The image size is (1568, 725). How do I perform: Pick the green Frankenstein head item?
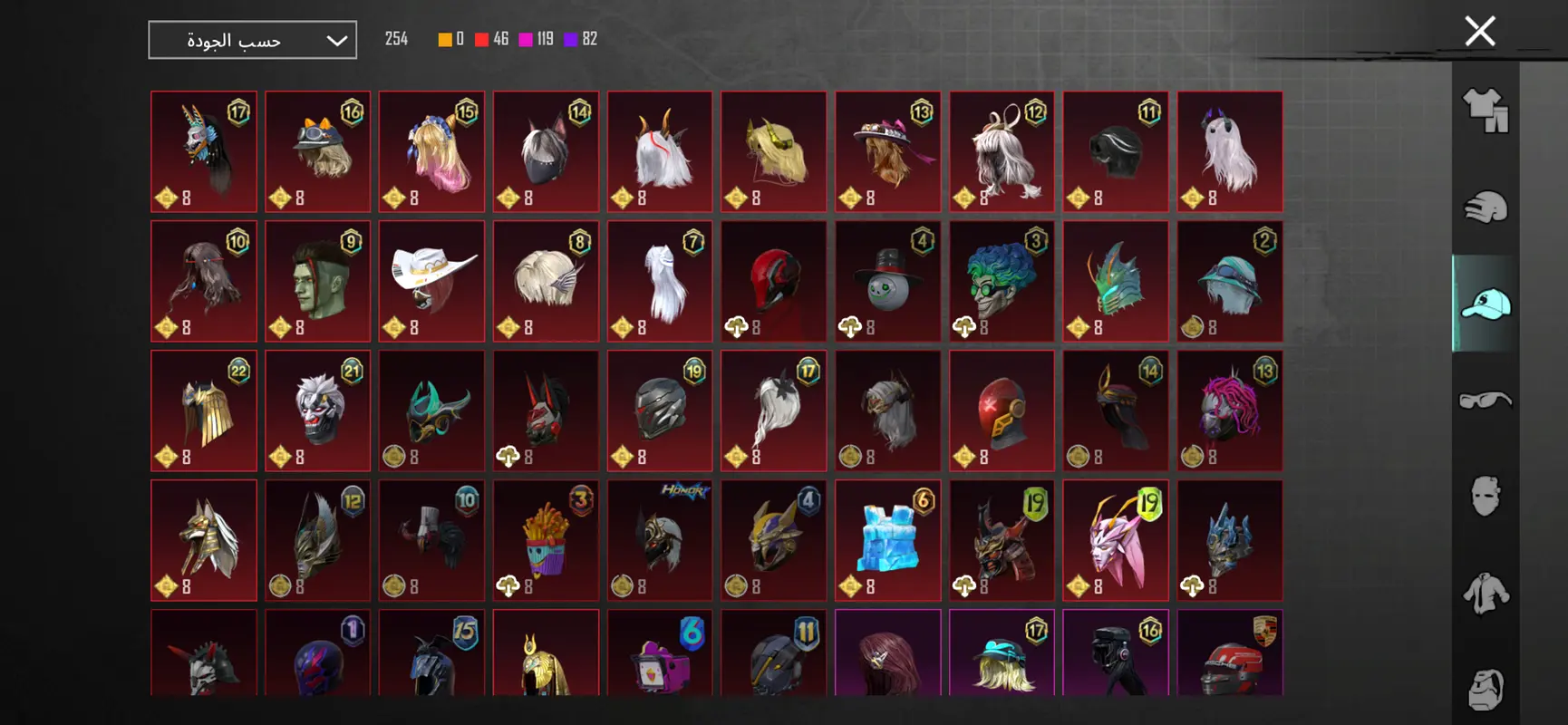coord(317,281)
